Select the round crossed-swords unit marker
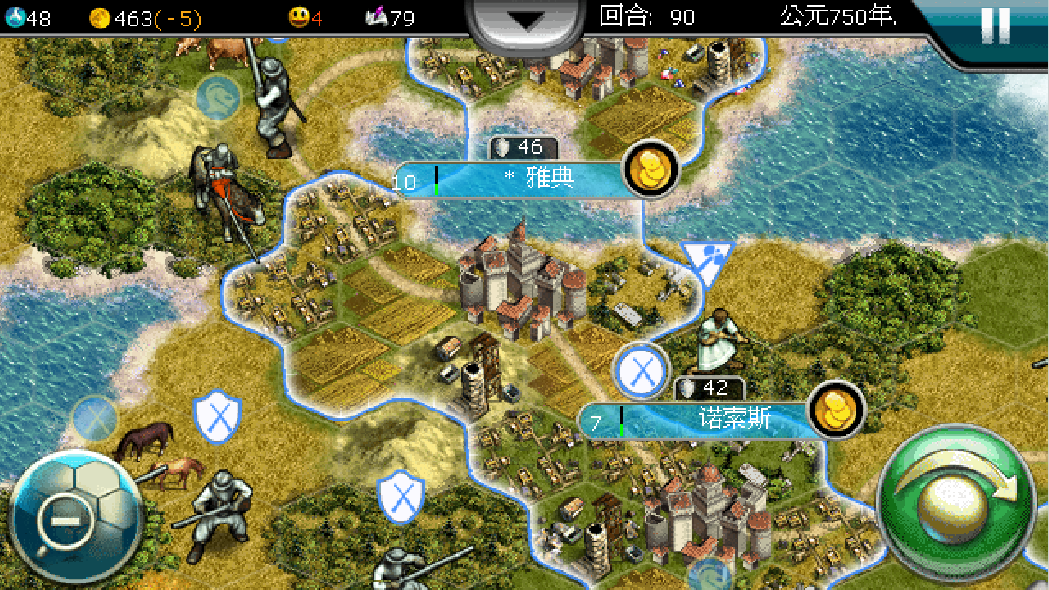This screenshot has height=590, width=1049. click(640, 370)
